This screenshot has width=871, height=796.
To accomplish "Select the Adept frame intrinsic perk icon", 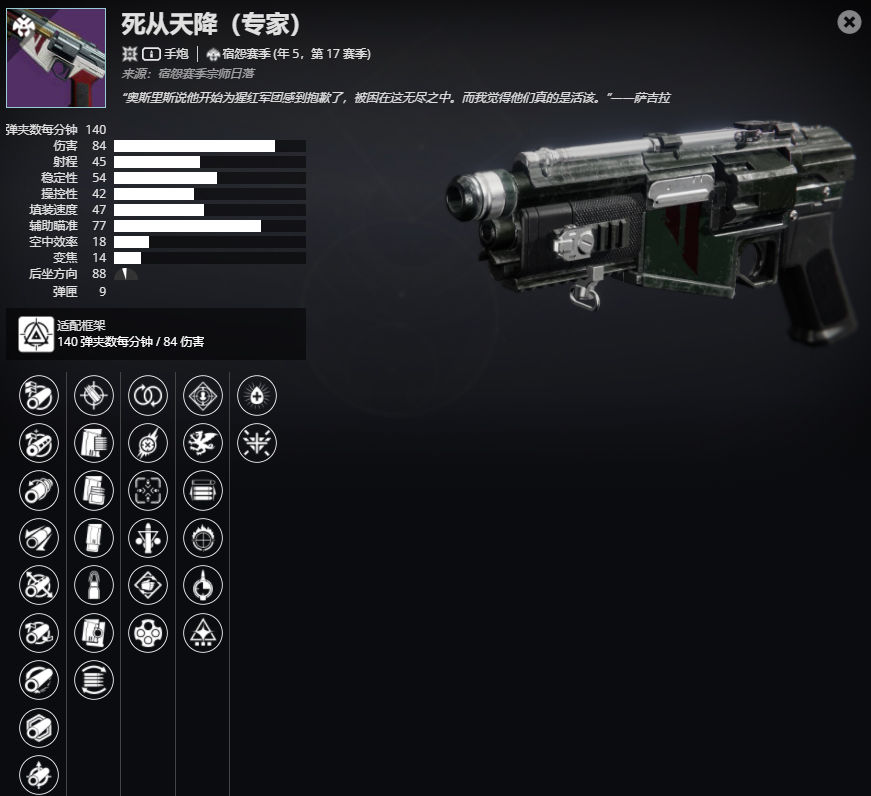I will point(37,333).
